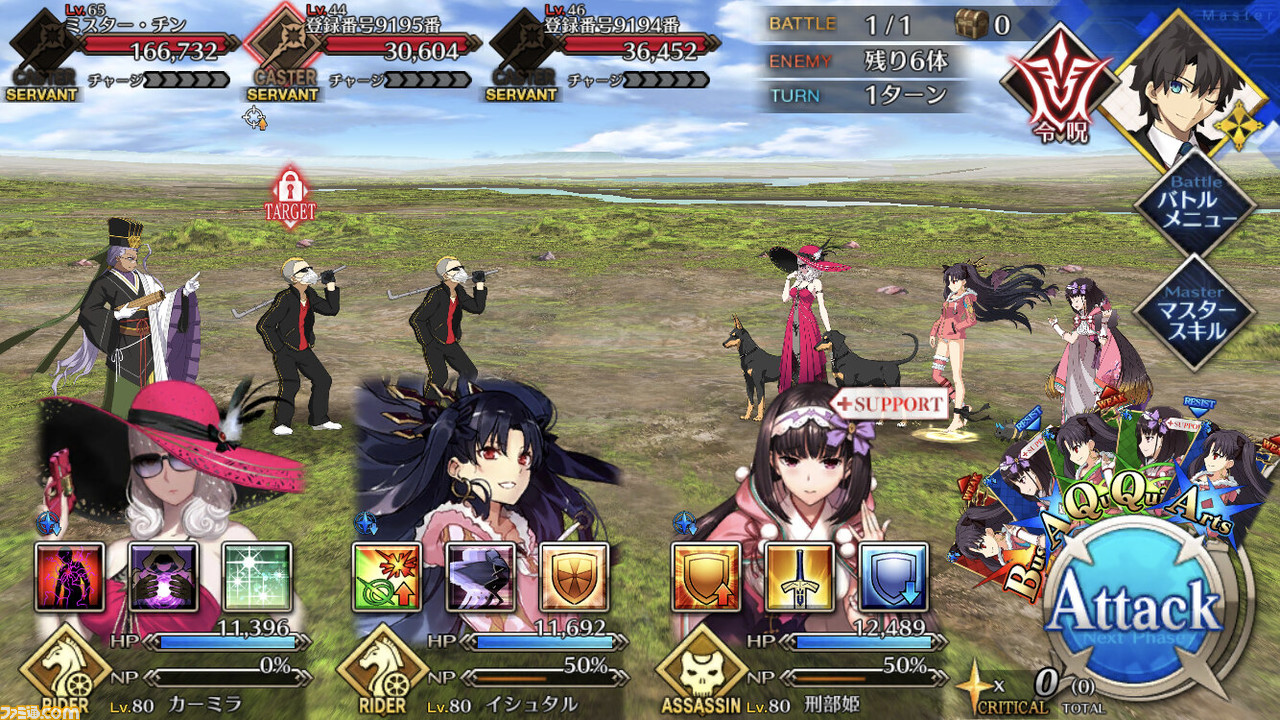This screenshot has height=720, width=1280.
Task: Activate Ishtar's dark running figure skill
Action: pyautogui.click(x=480, y=577)
